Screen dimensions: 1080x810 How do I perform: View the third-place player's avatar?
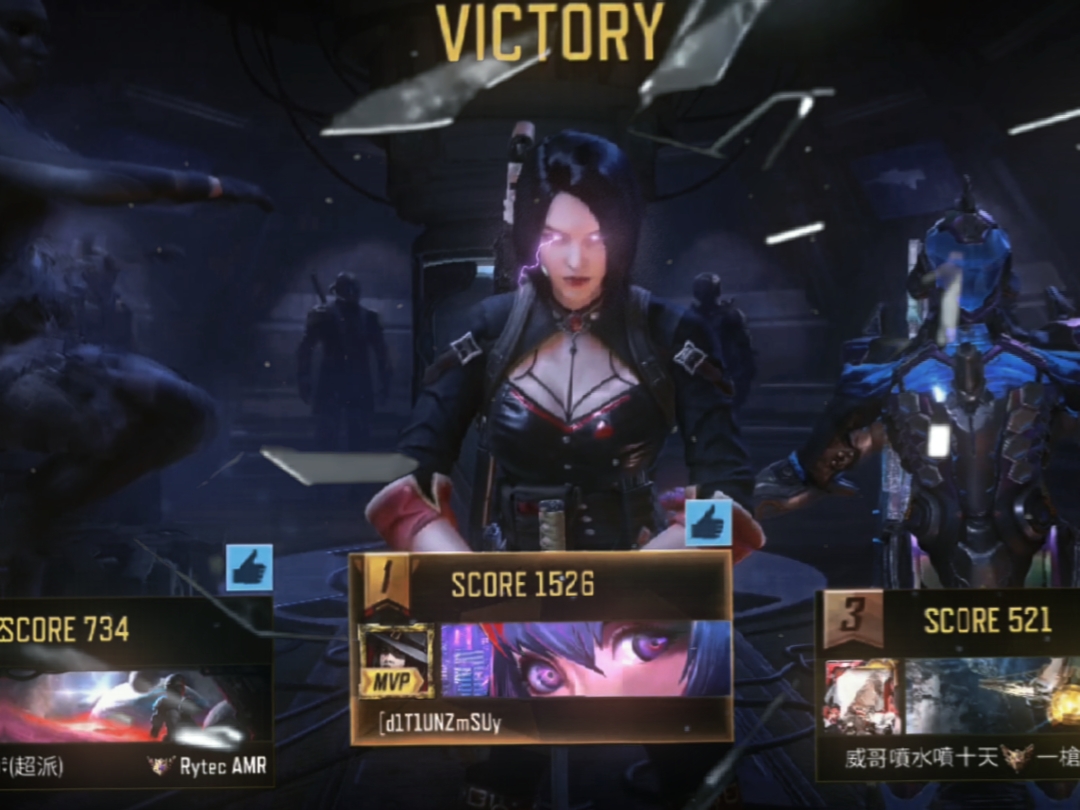tap(861, 697)
